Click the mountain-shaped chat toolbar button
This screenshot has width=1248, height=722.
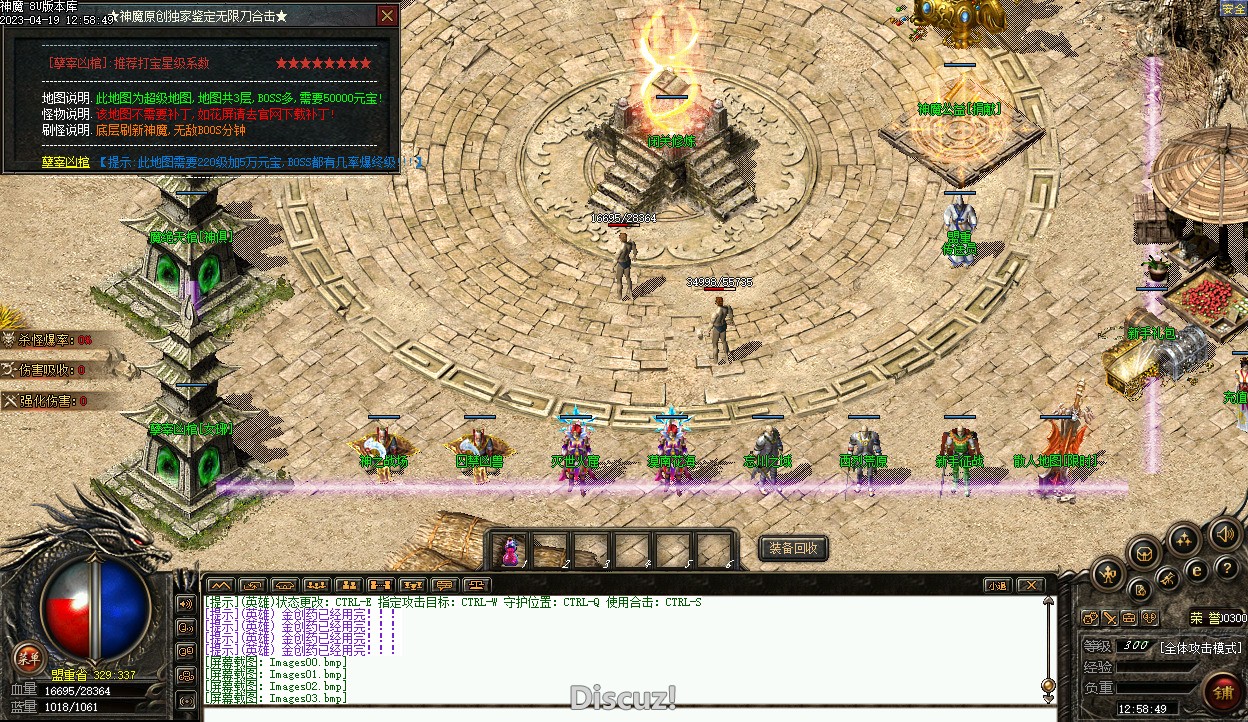click(x=220, y=585)
